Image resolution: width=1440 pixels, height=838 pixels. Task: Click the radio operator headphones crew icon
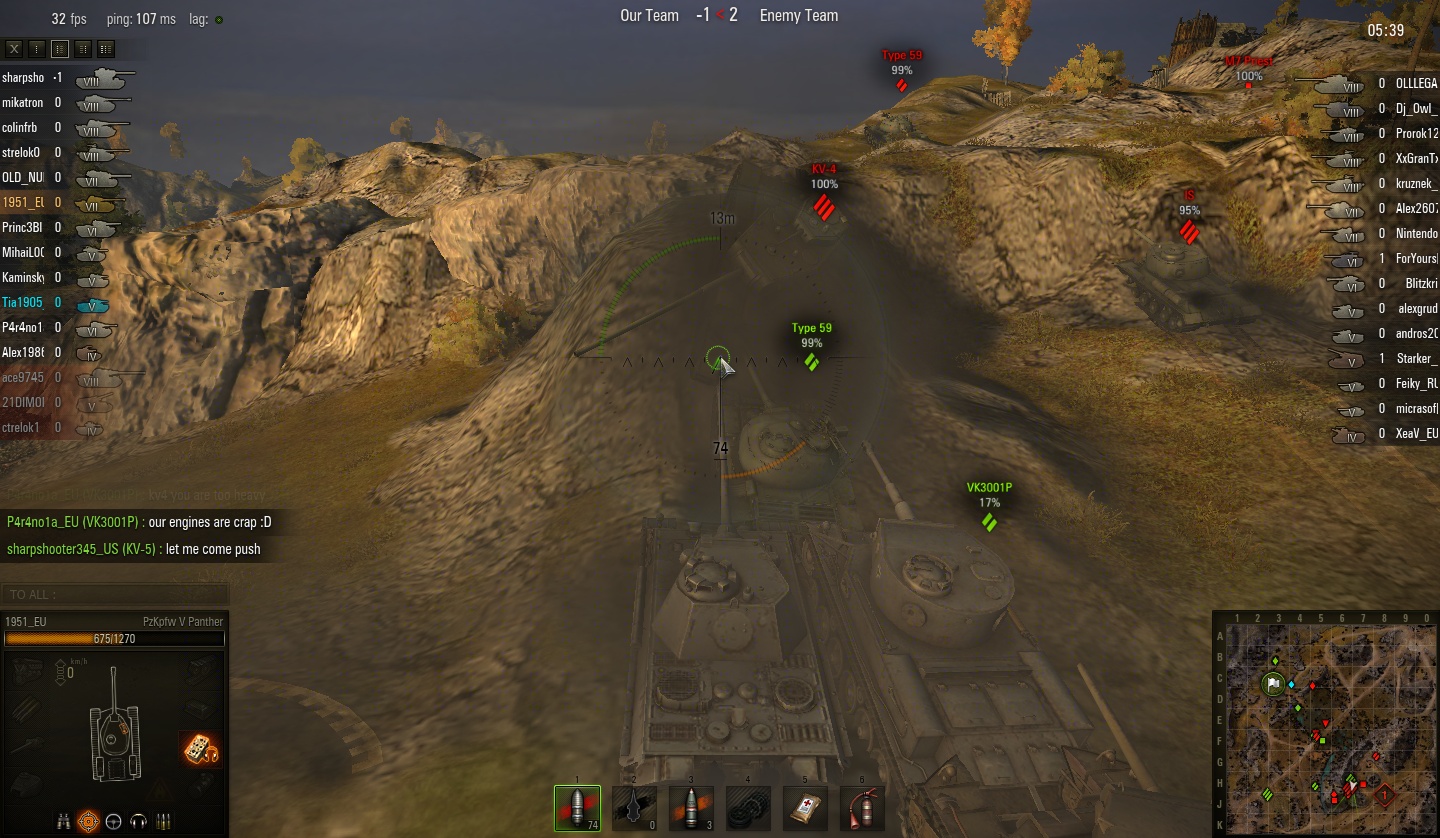(x=138, y=822)
